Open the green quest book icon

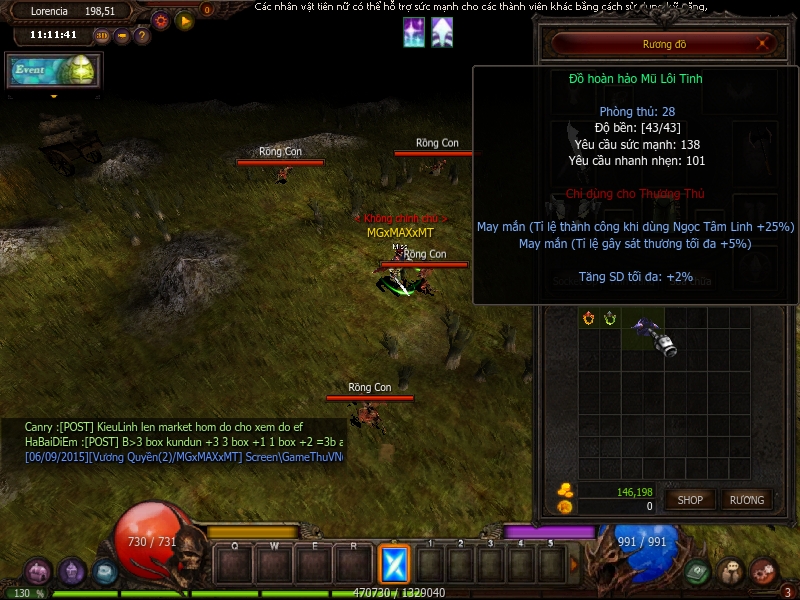pos(697,572)
